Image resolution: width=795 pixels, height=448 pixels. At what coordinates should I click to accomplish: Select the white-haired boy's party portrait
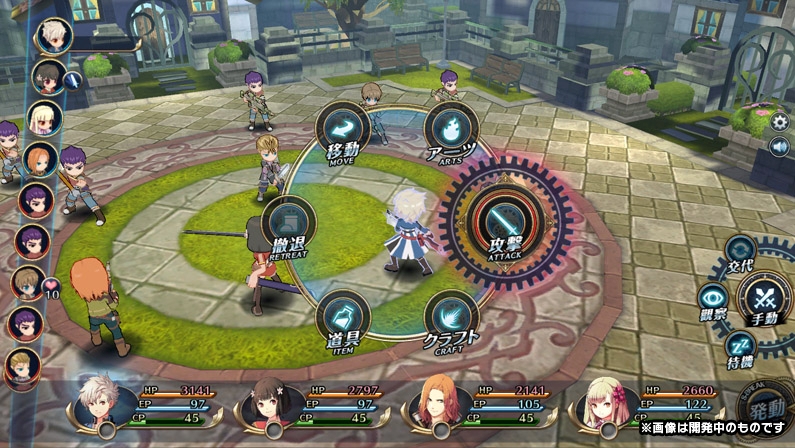point(98,402)
